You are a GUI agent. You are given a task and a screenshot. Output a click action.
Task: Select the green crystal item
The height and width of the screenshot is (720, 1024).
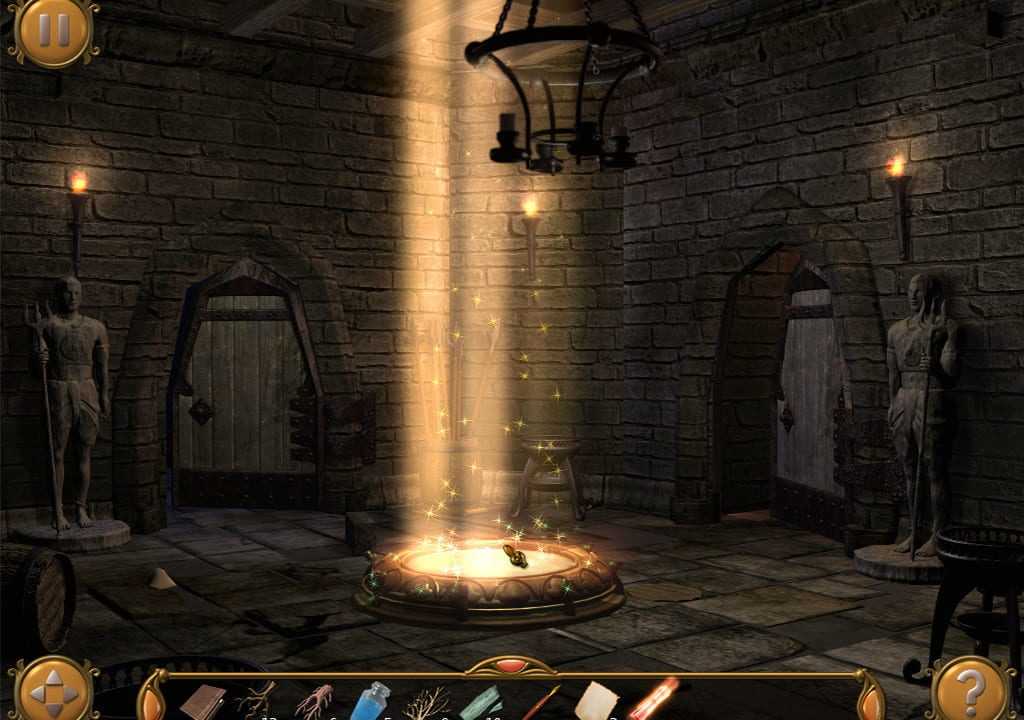point(482,702)
